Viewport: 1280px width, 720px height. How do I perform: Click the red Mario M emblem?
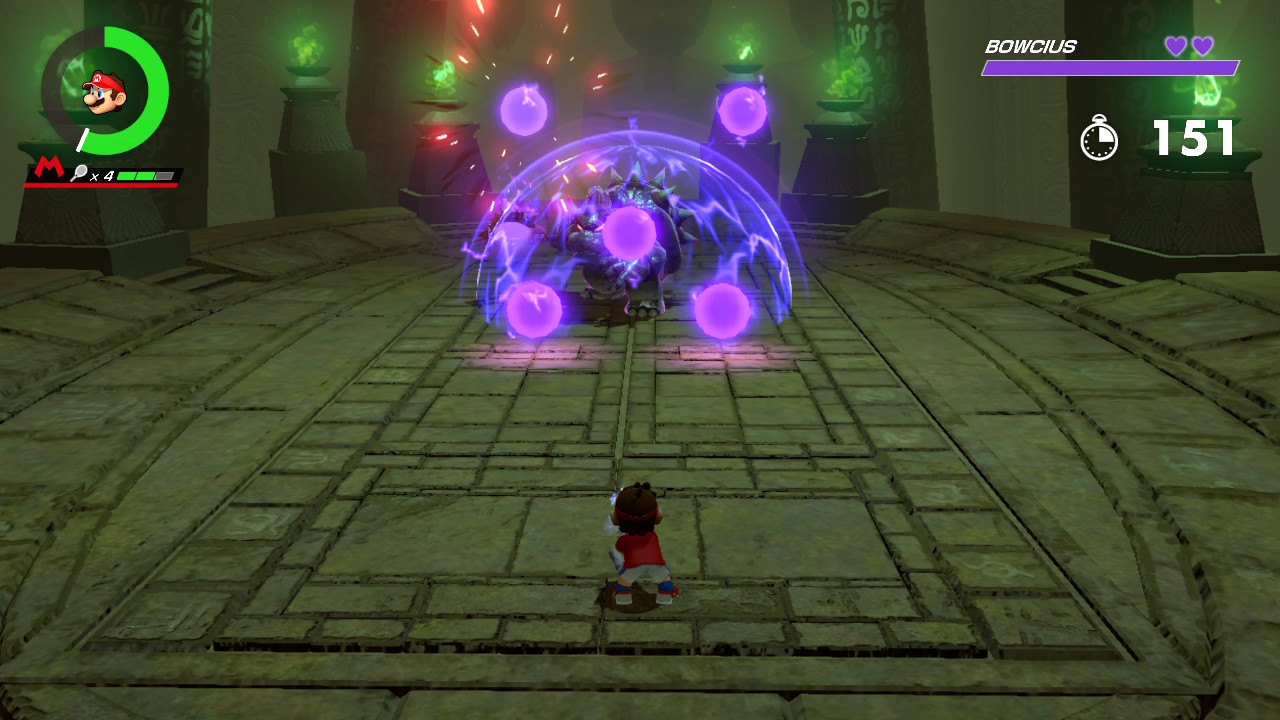click(x=47, y=169)
